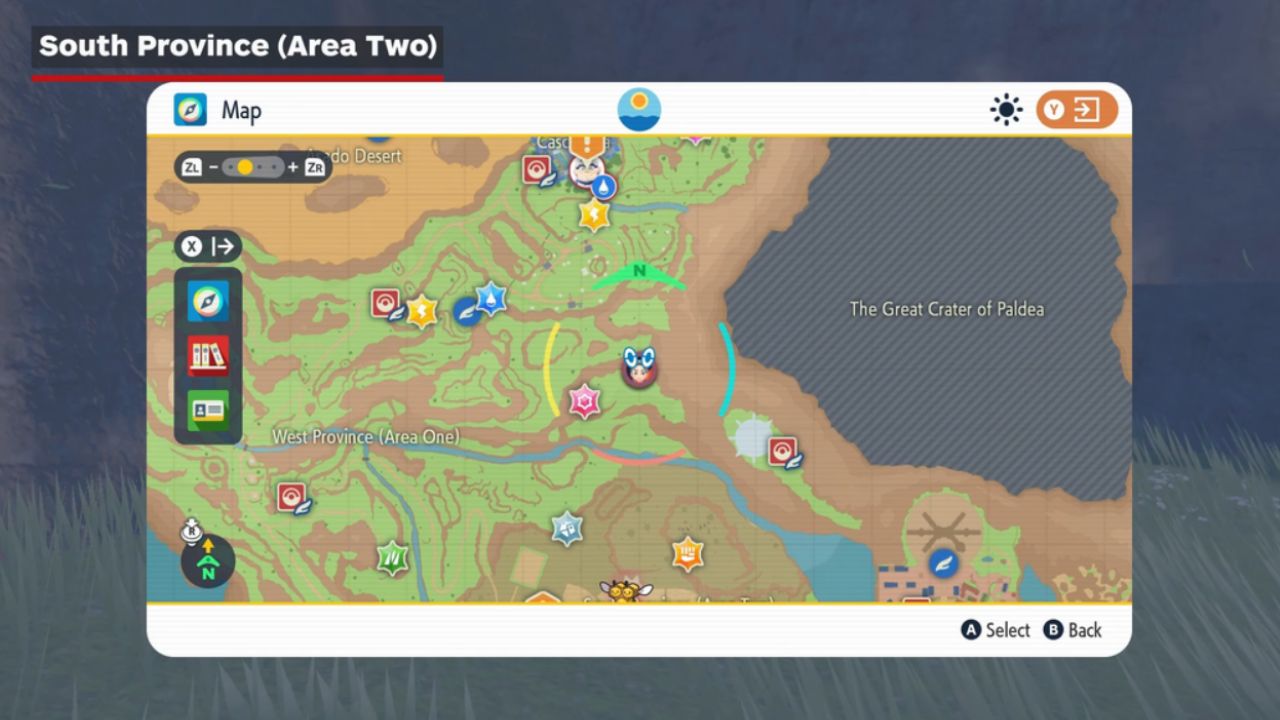
Task: Select the pale blue Steel Tera Raid crystal
Action: pos(567,527)
